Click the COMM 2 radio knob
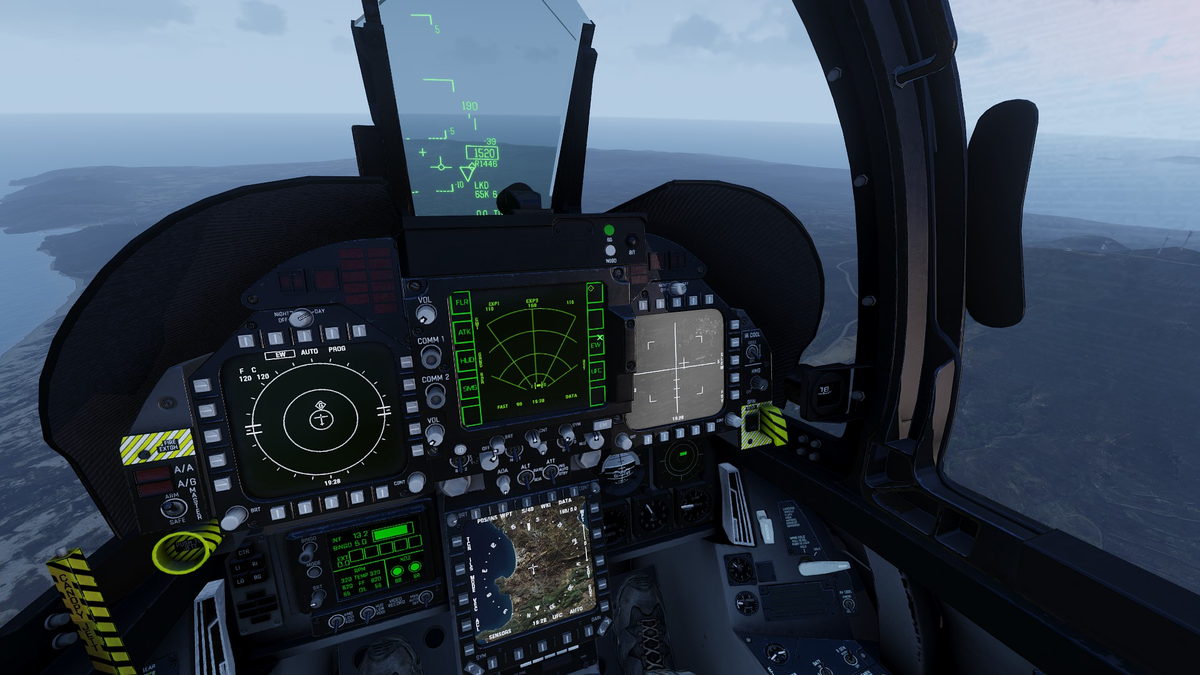1200x675 pixels. 434,394
